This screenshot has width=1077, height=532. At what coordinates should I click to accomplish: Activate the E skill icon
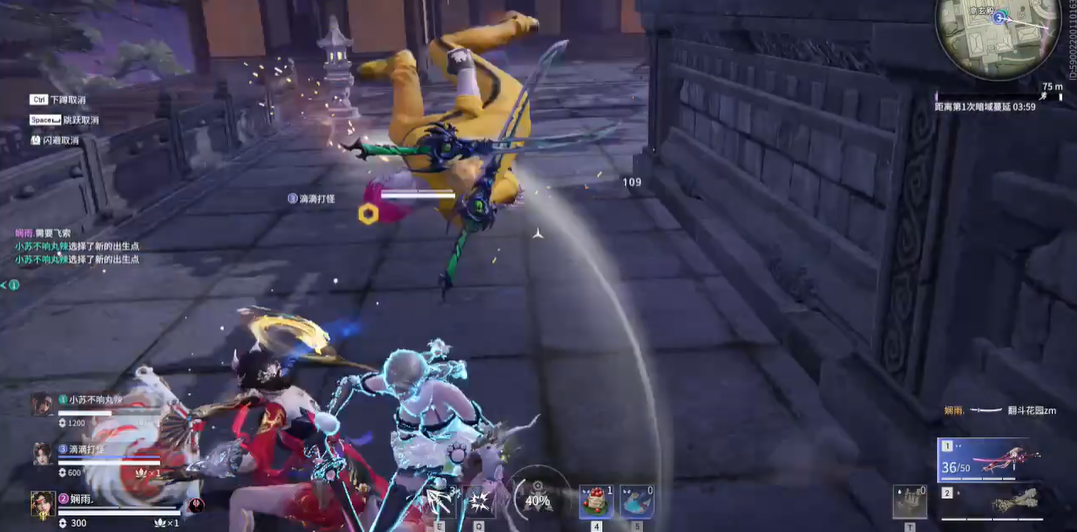click(440, 498)
